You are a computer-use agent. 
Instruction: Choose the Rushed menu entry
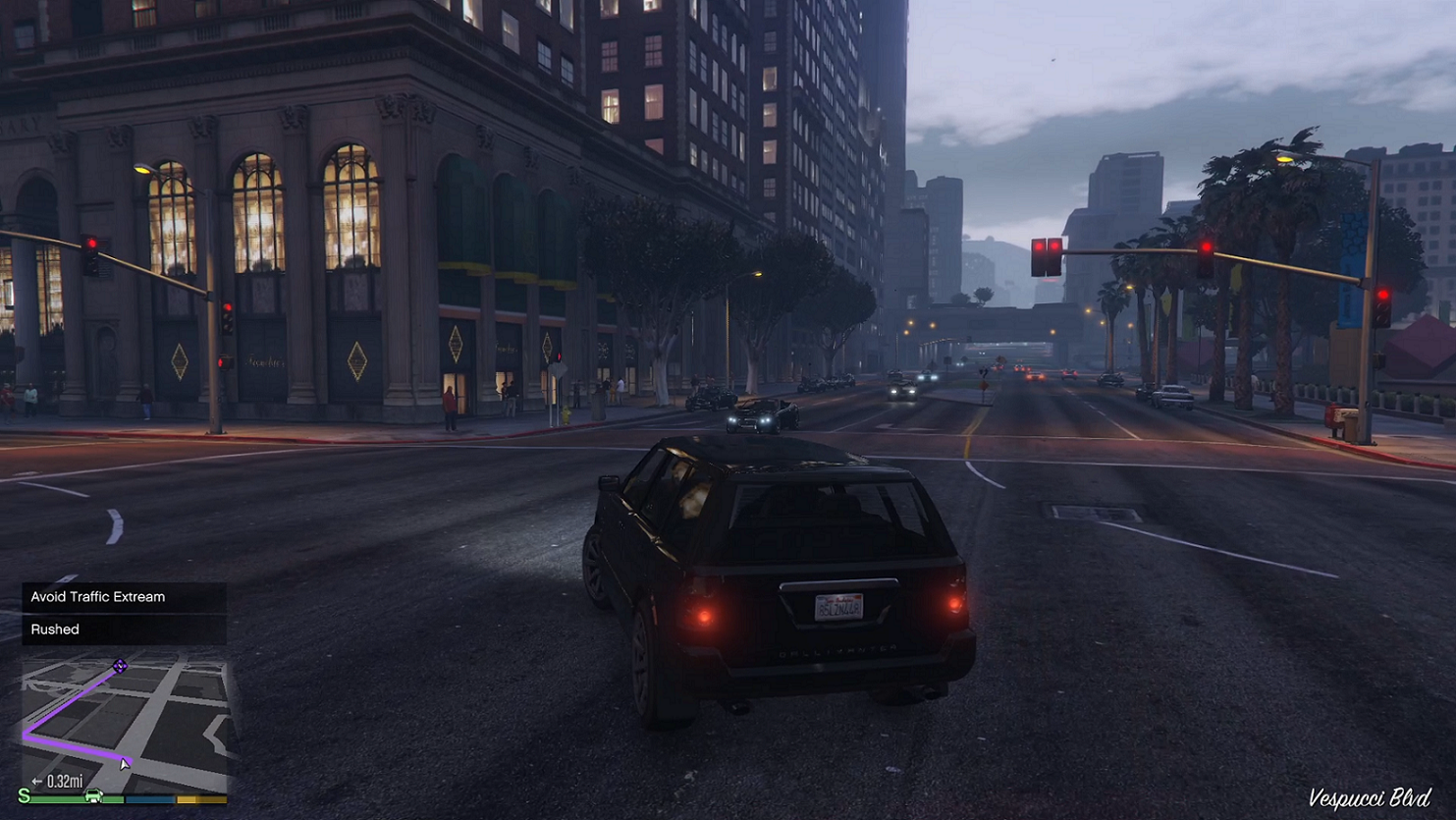pos(124,629)
